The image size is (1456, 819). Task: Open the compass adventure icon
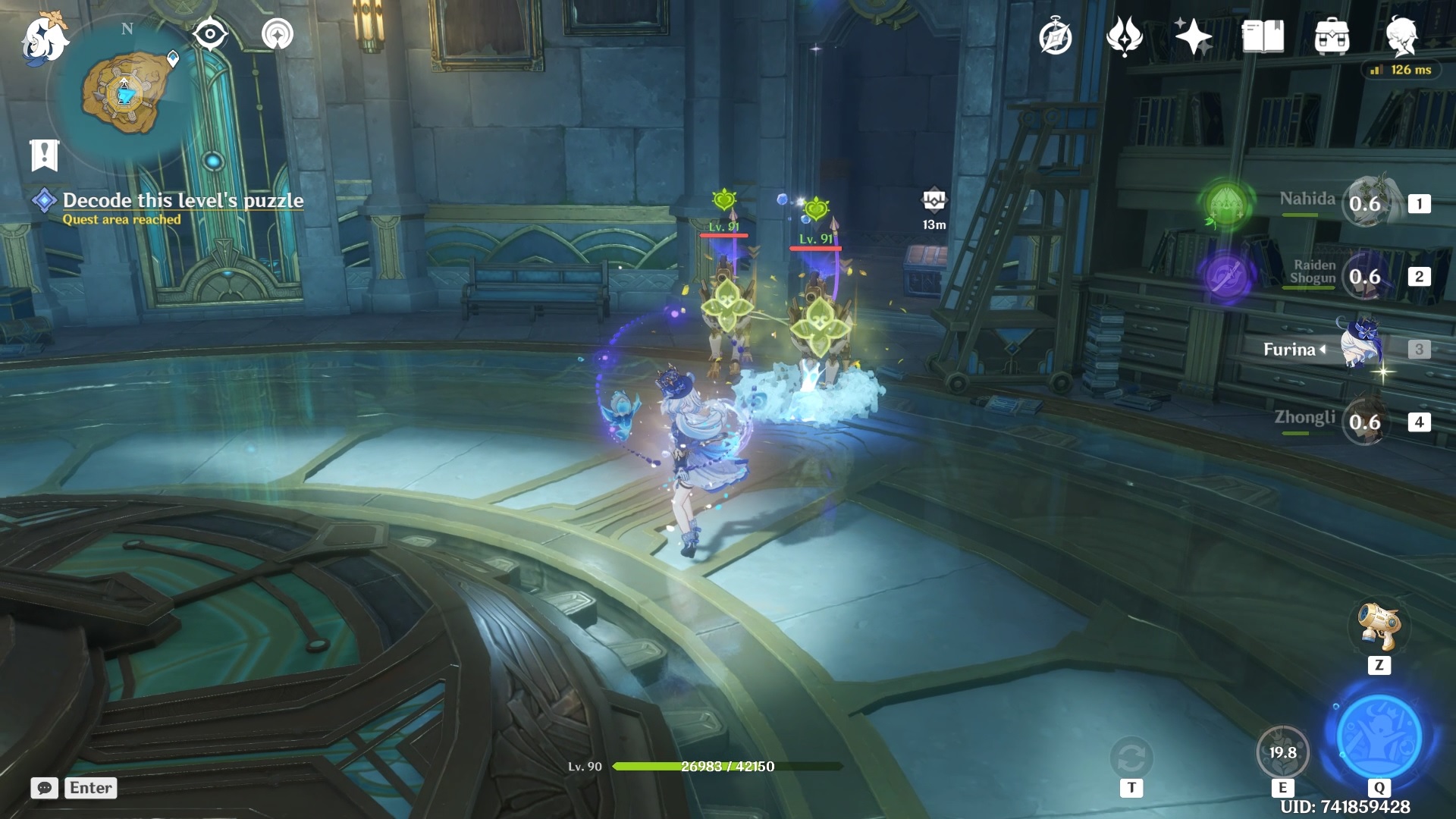pos(1055,37)
